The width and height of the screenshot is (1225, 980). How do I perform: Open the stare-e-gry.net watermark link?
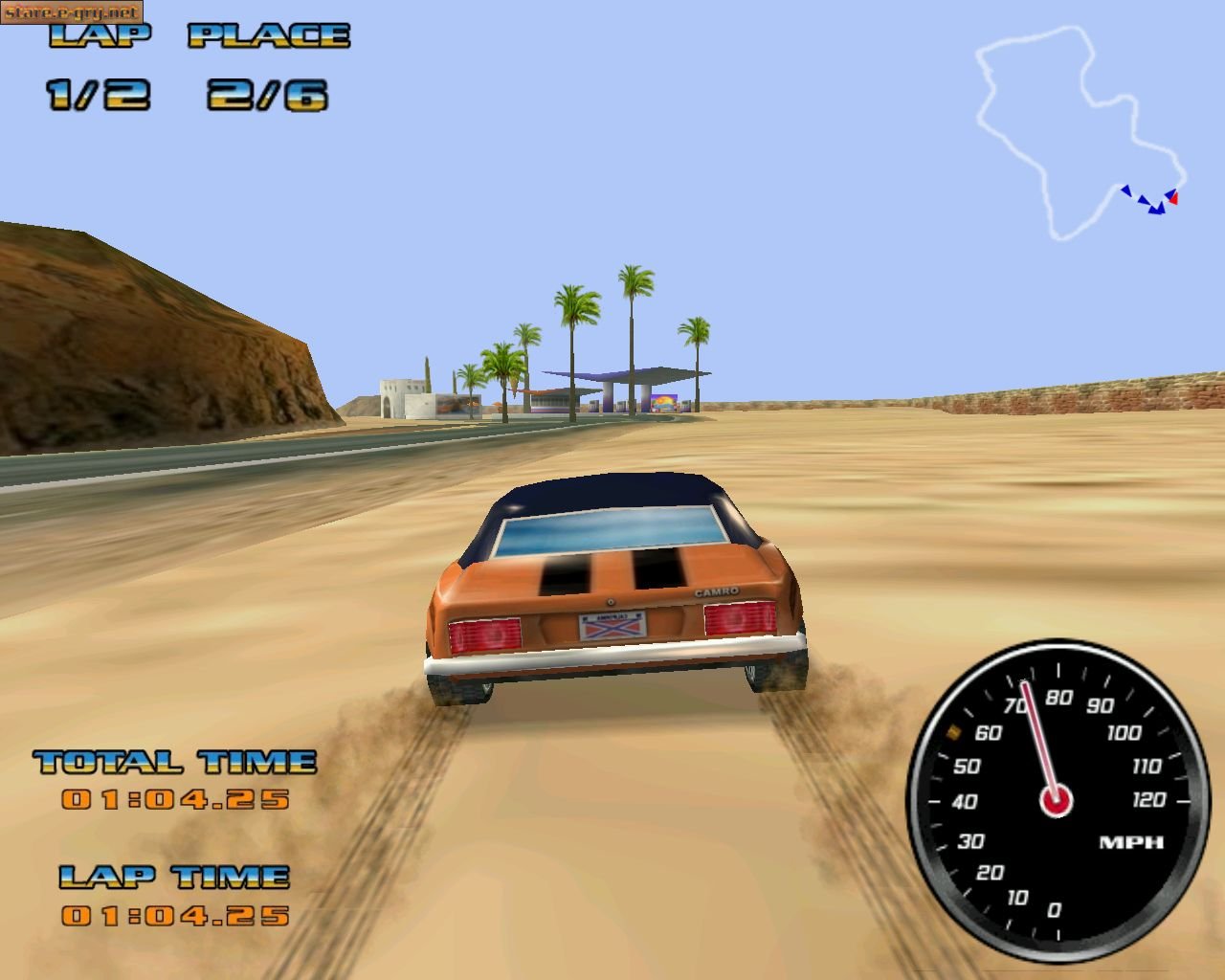click(72, 12)
